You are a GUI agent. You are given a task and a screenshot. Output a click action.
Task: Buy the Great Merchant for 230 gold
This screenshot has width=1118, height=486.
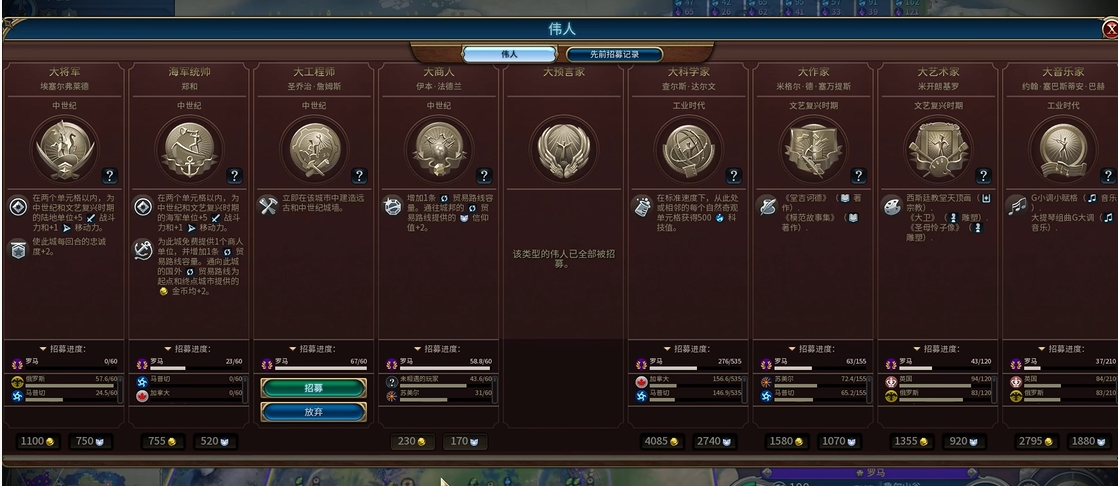coord(410,441)
